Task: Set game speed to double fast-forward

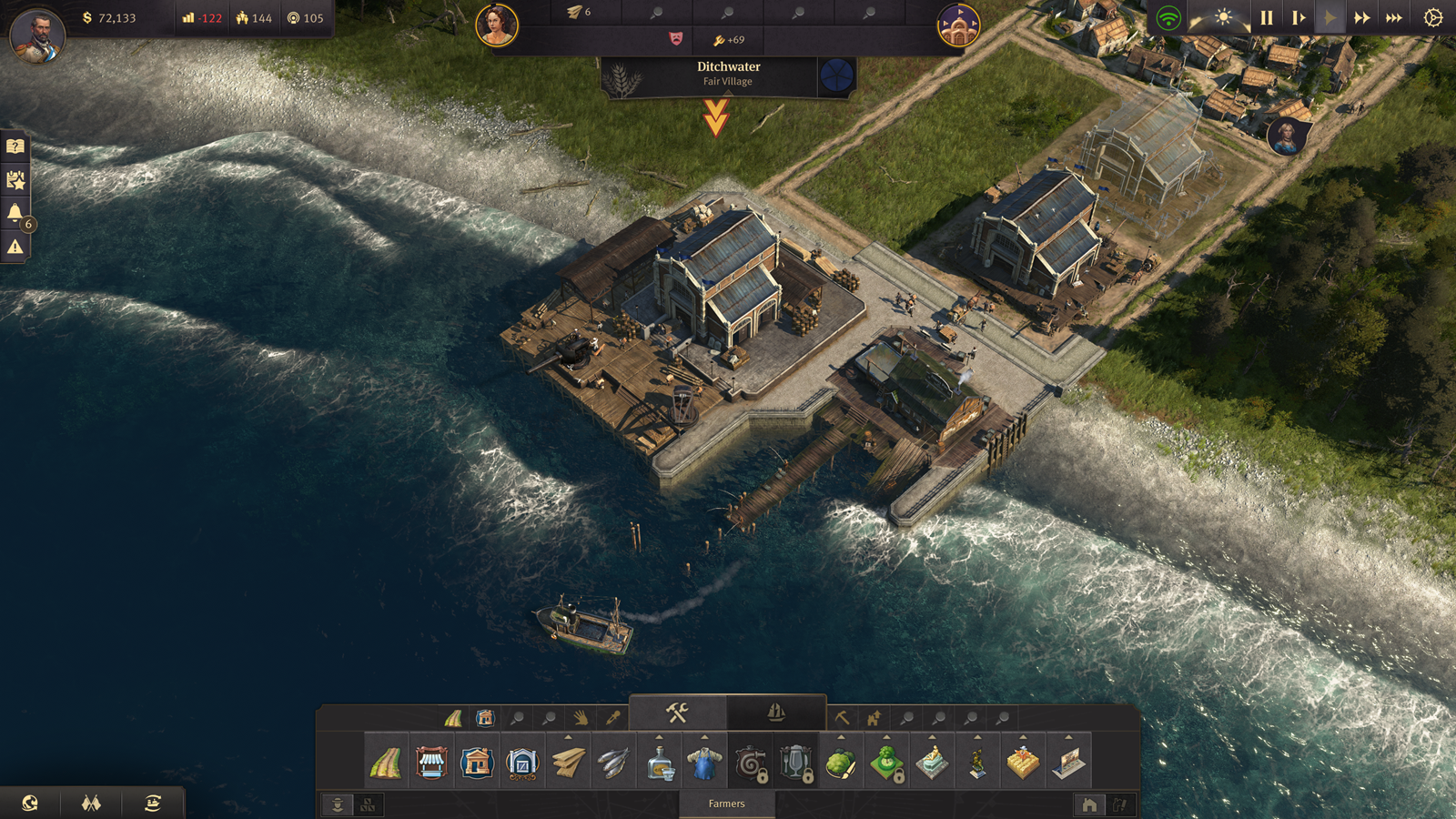Action: pos(1361,18)
